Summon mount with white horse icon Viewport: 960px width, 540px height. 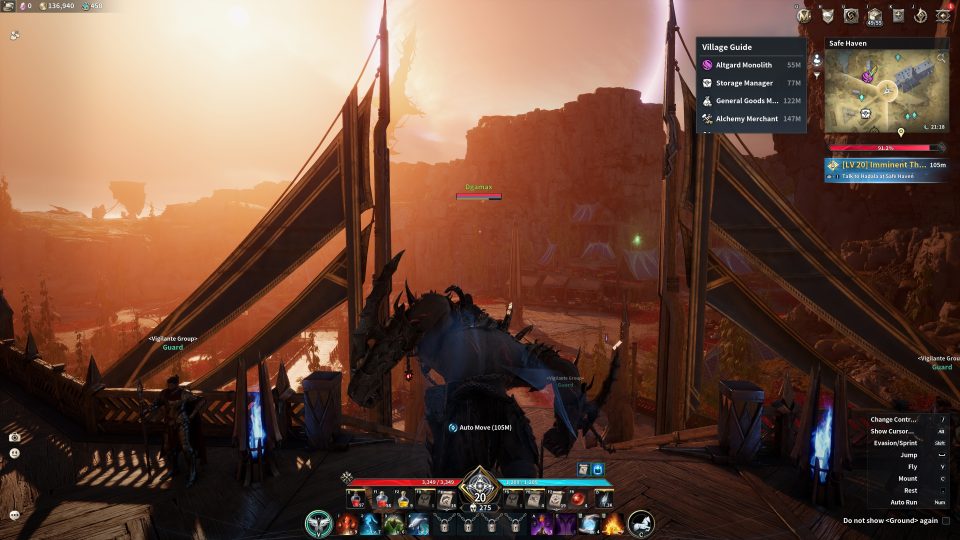[x=641, y=522]
